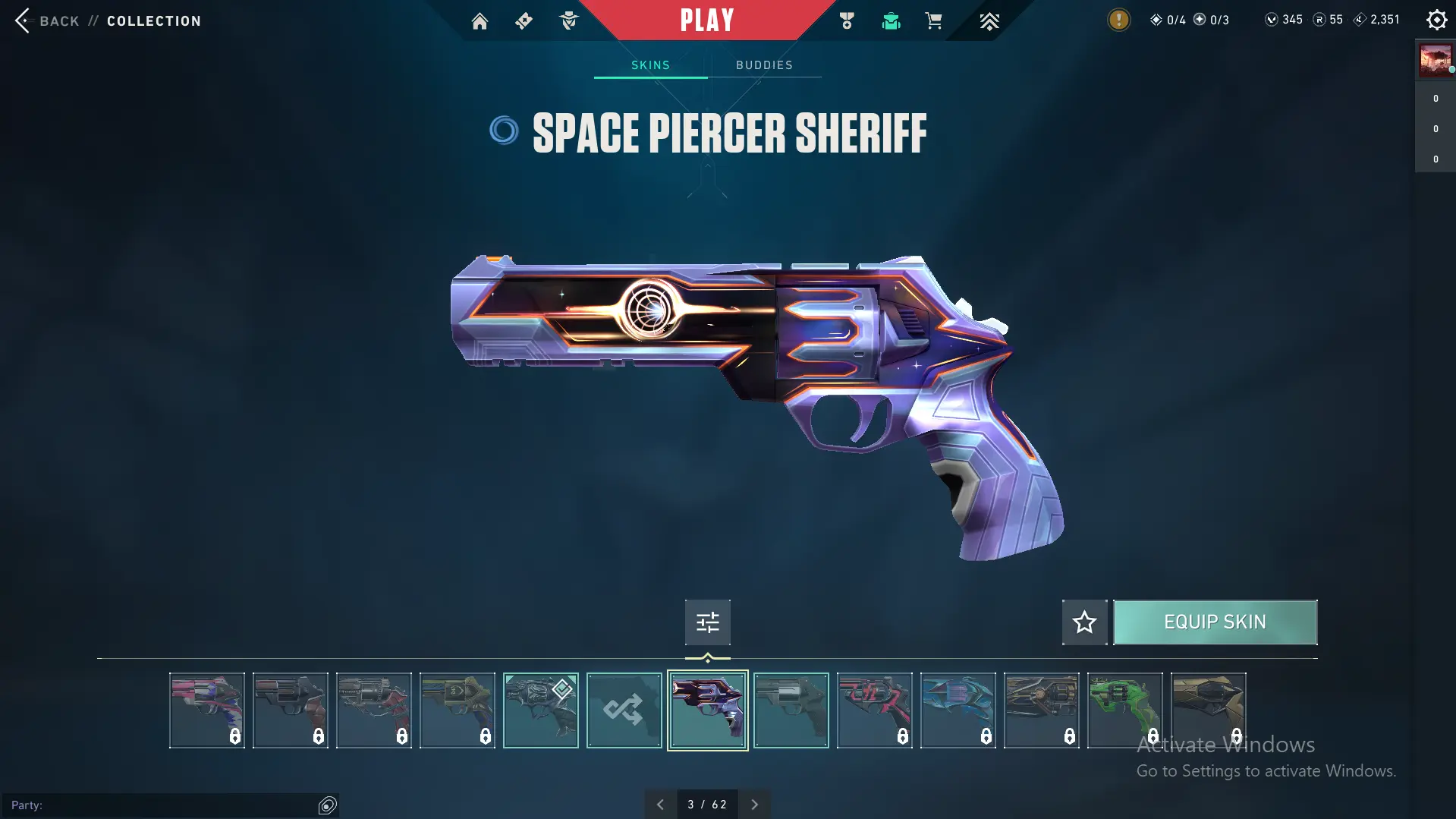Image resolution: width=1456 pixels, height=819 pixels.
Task: Pick the default grey Sheriff thumbnail
Action: pos(791,710)
